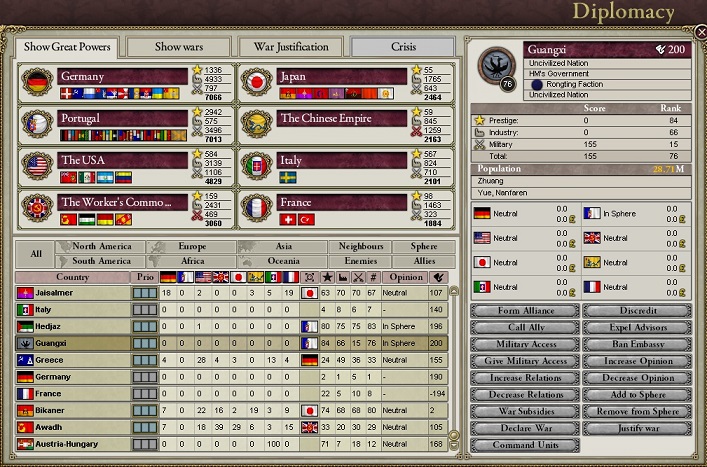Click the Ban Embassy button
This screenshot has height=467, width=707.
pyautogui.click(x=638, y=345)
